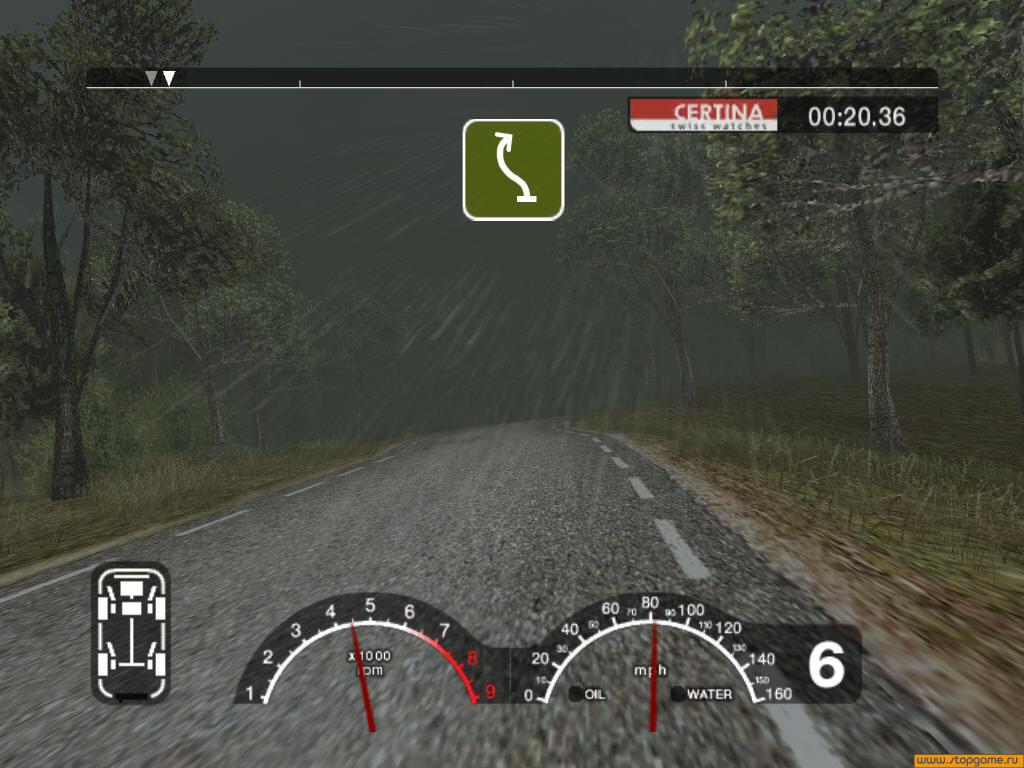Select the car damage diagram
1024x768 pixels.
(131, 631)
